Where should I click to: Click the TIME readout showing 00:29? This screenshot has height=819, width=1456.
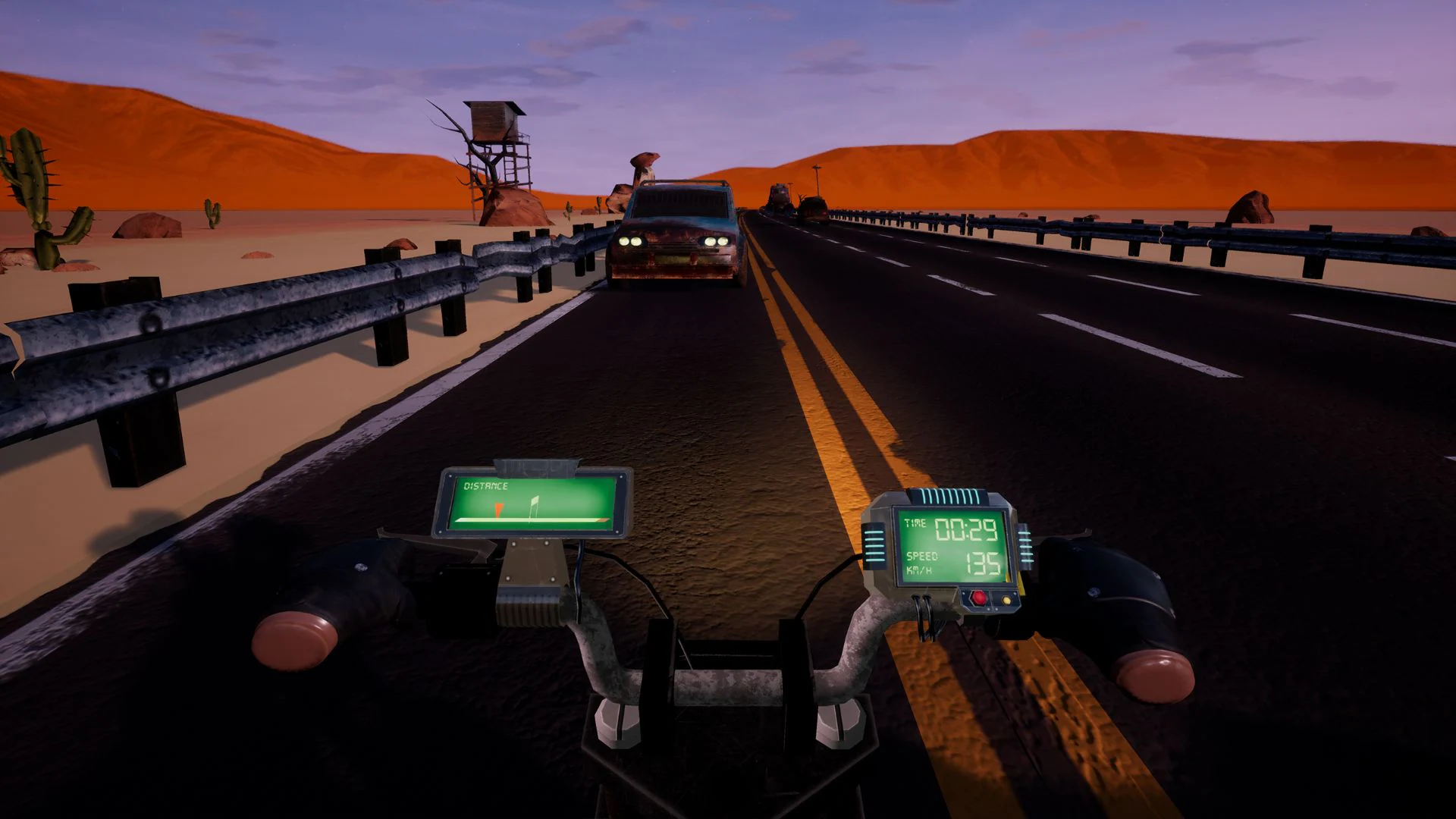965,529
